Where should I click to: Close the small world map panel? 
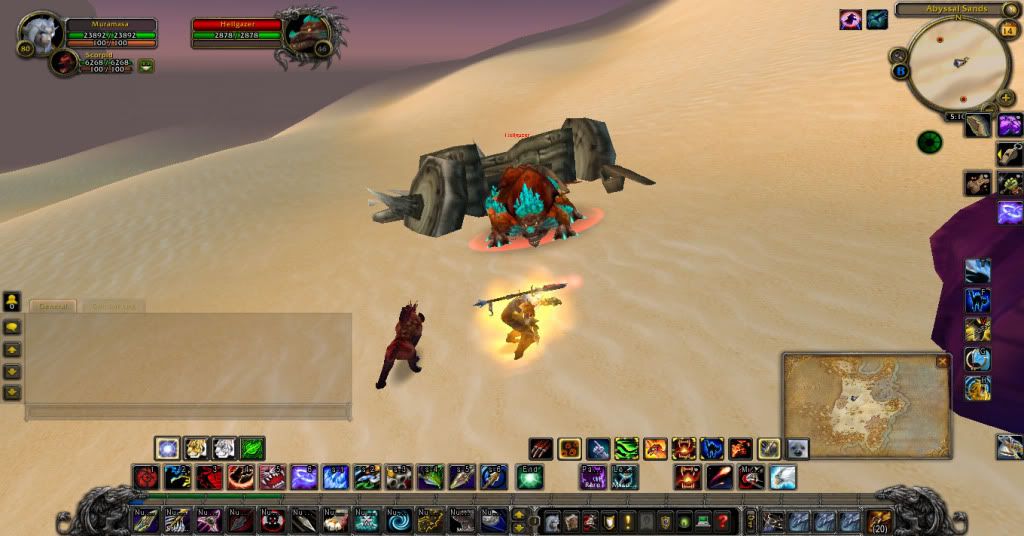[x=942, y=362]
